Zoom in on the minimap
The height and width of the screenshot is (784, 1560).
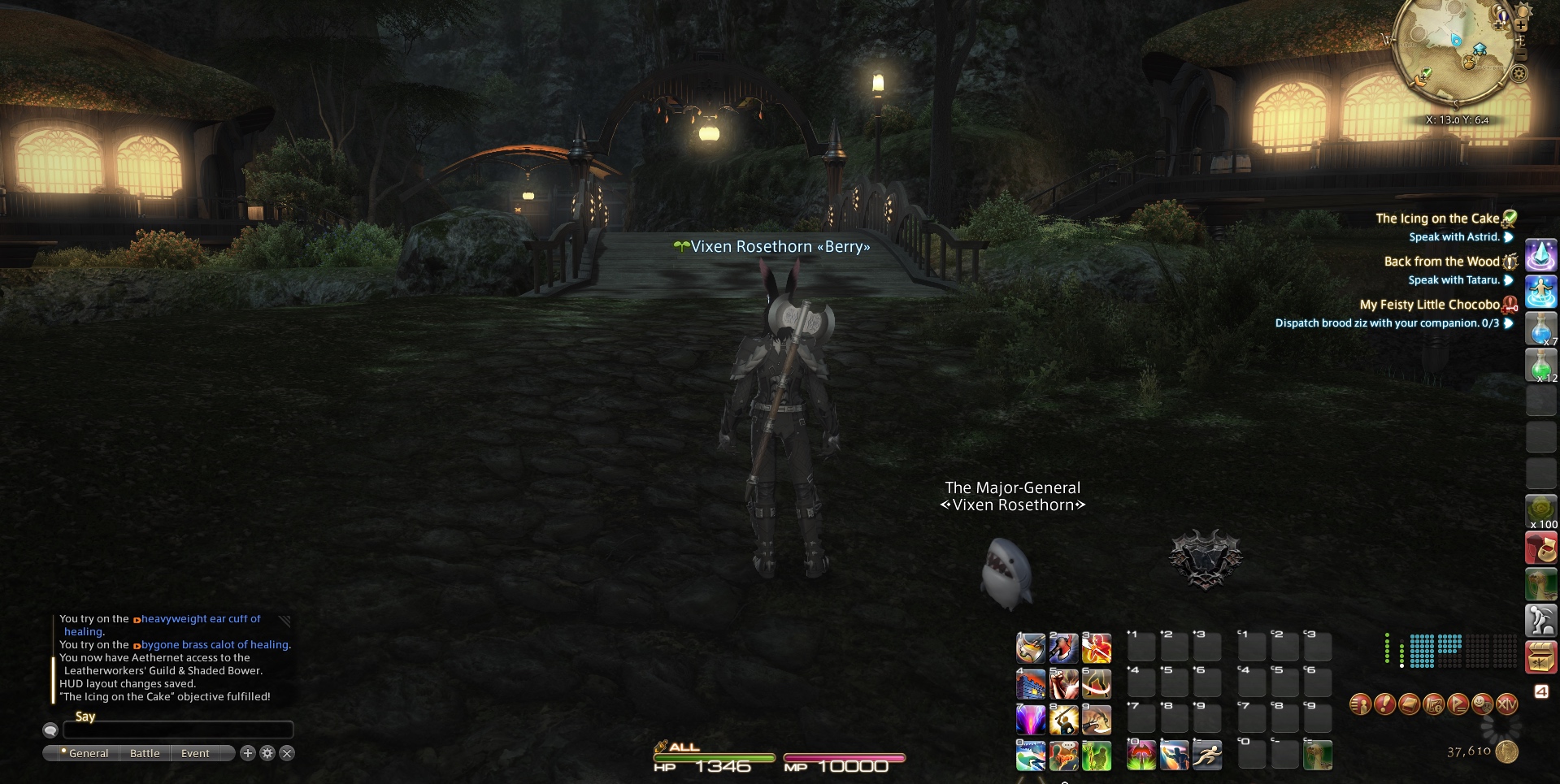point(1520,26)
